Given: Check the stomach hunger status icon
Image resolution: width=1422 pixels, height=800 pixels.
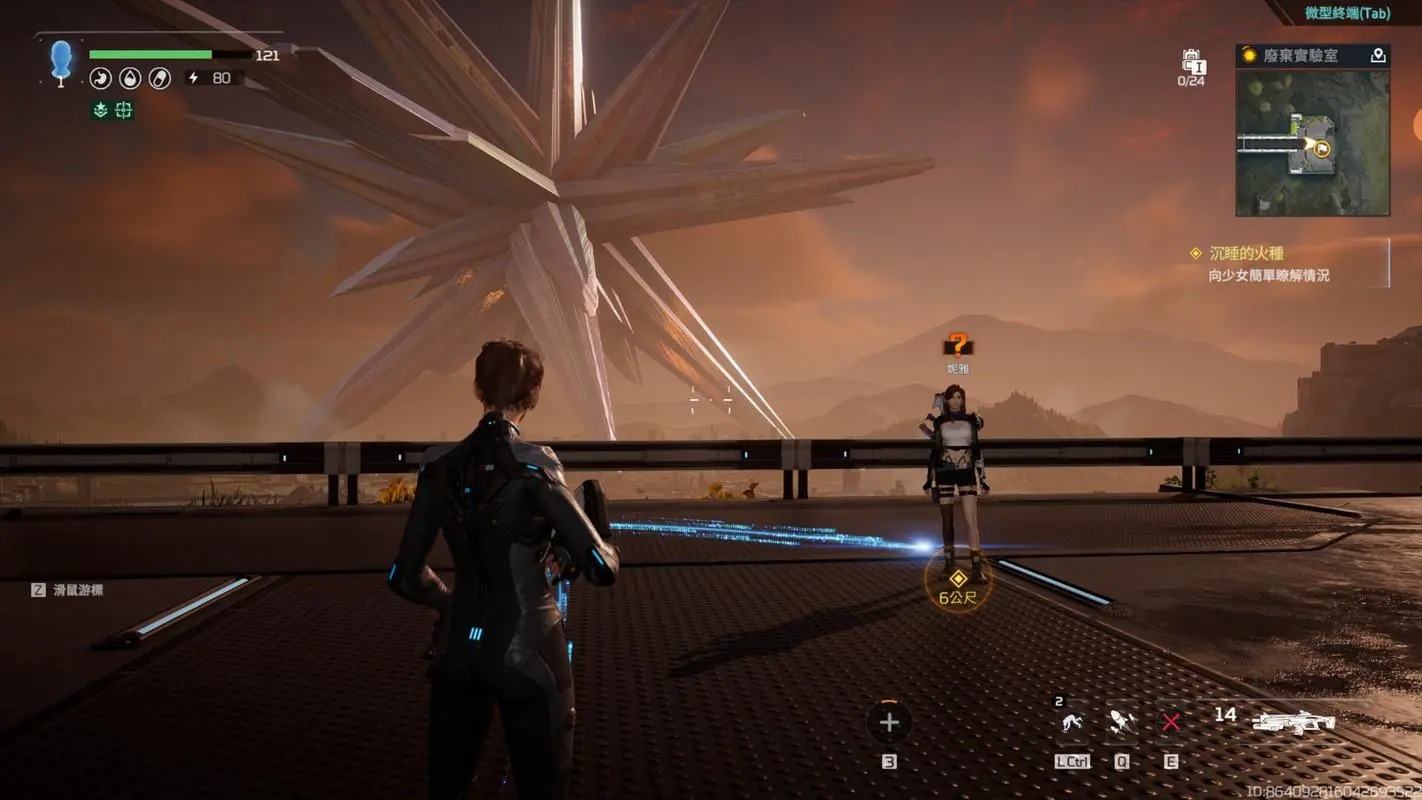Looking at the screenshot, I should [x=100, y=78].
